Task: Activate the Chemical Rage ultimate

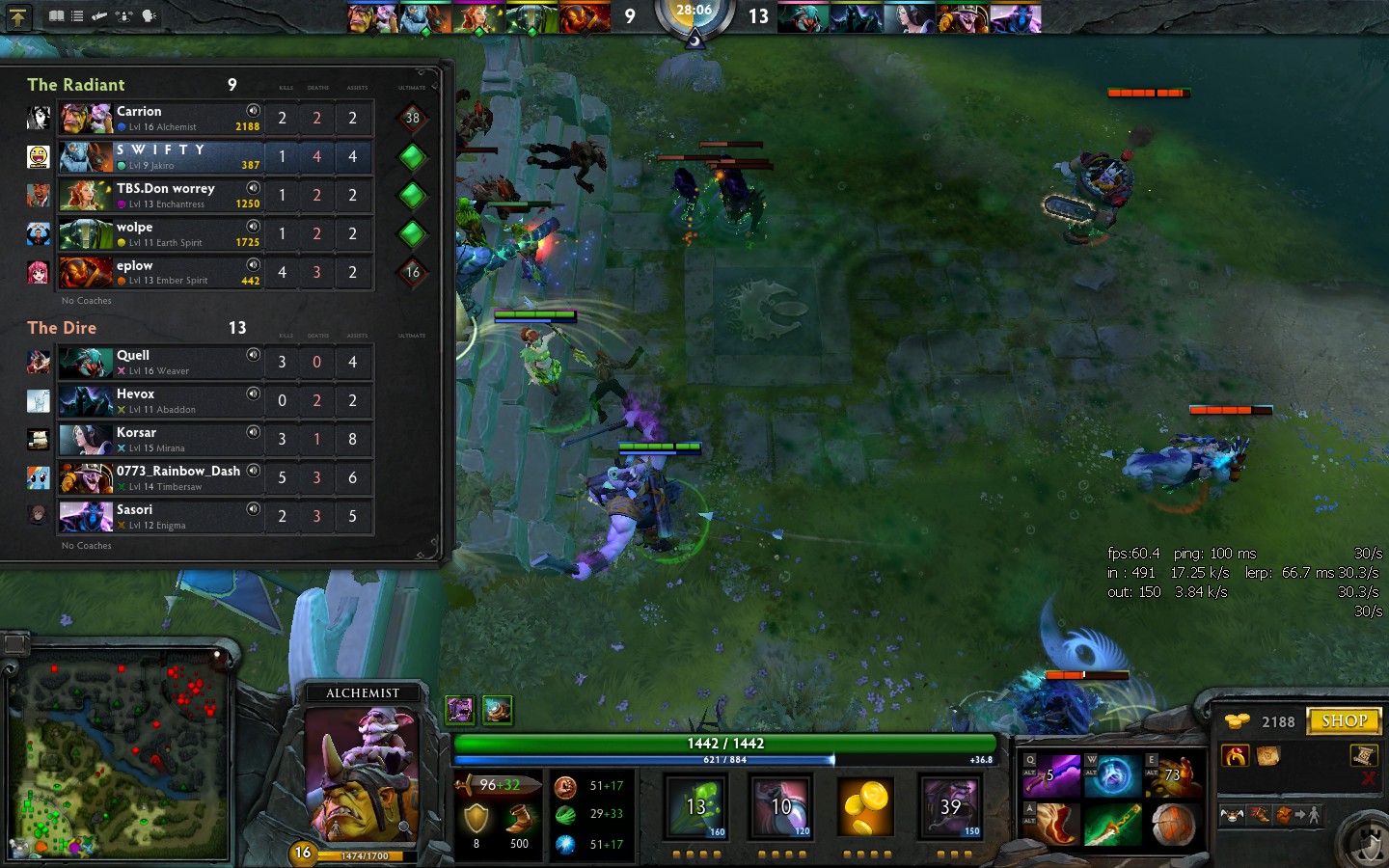Action: (950, 806)
